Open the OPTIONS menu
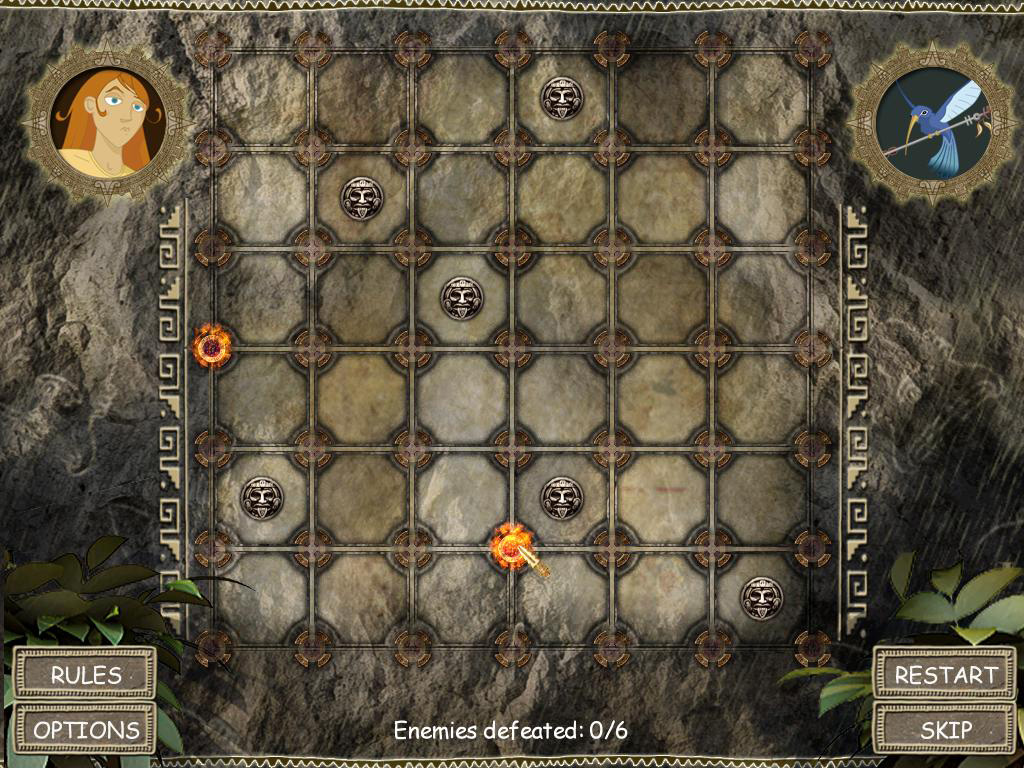 [86, 729]
